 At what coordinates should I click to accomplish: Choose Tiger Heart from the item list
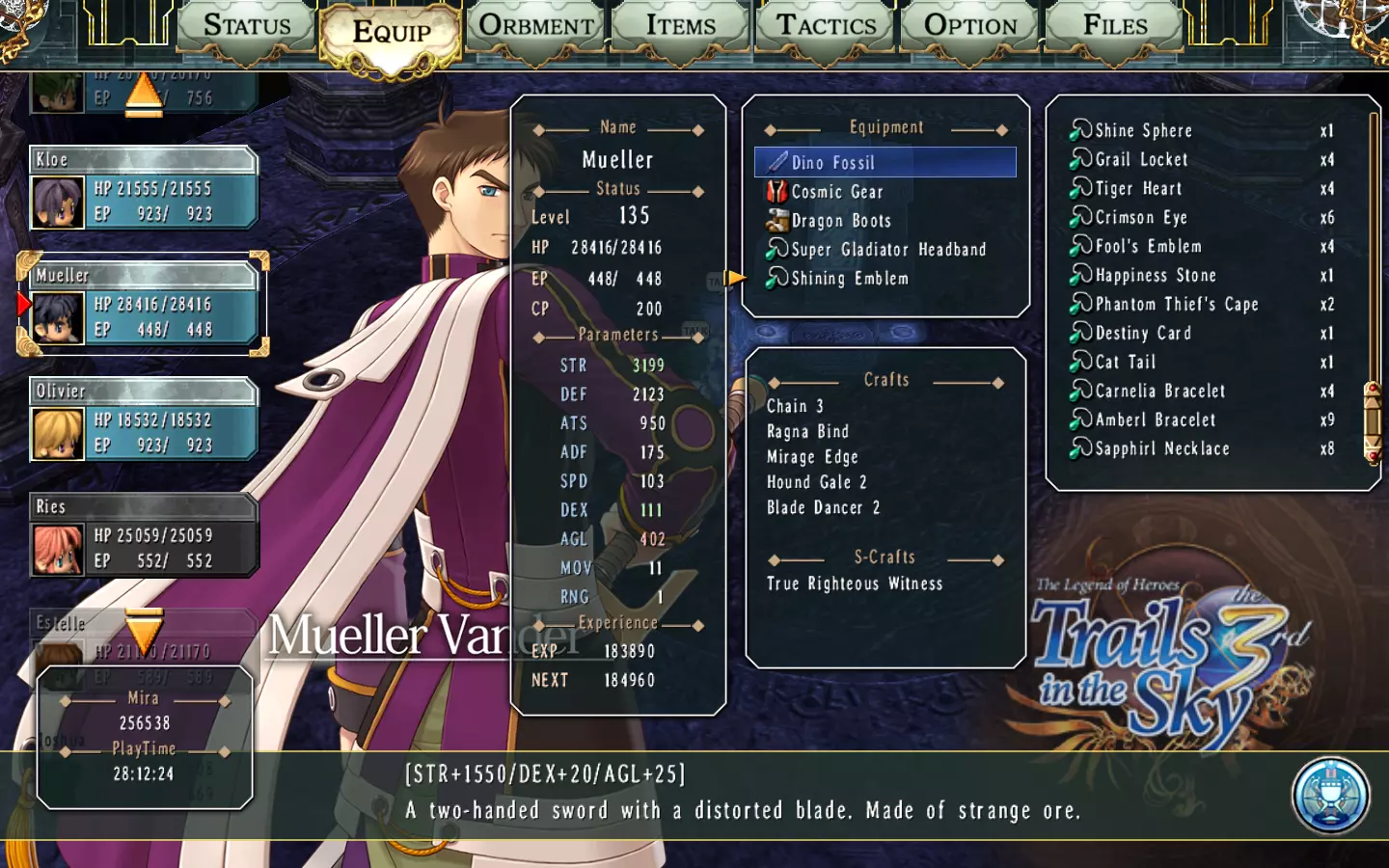point(1138,188)
